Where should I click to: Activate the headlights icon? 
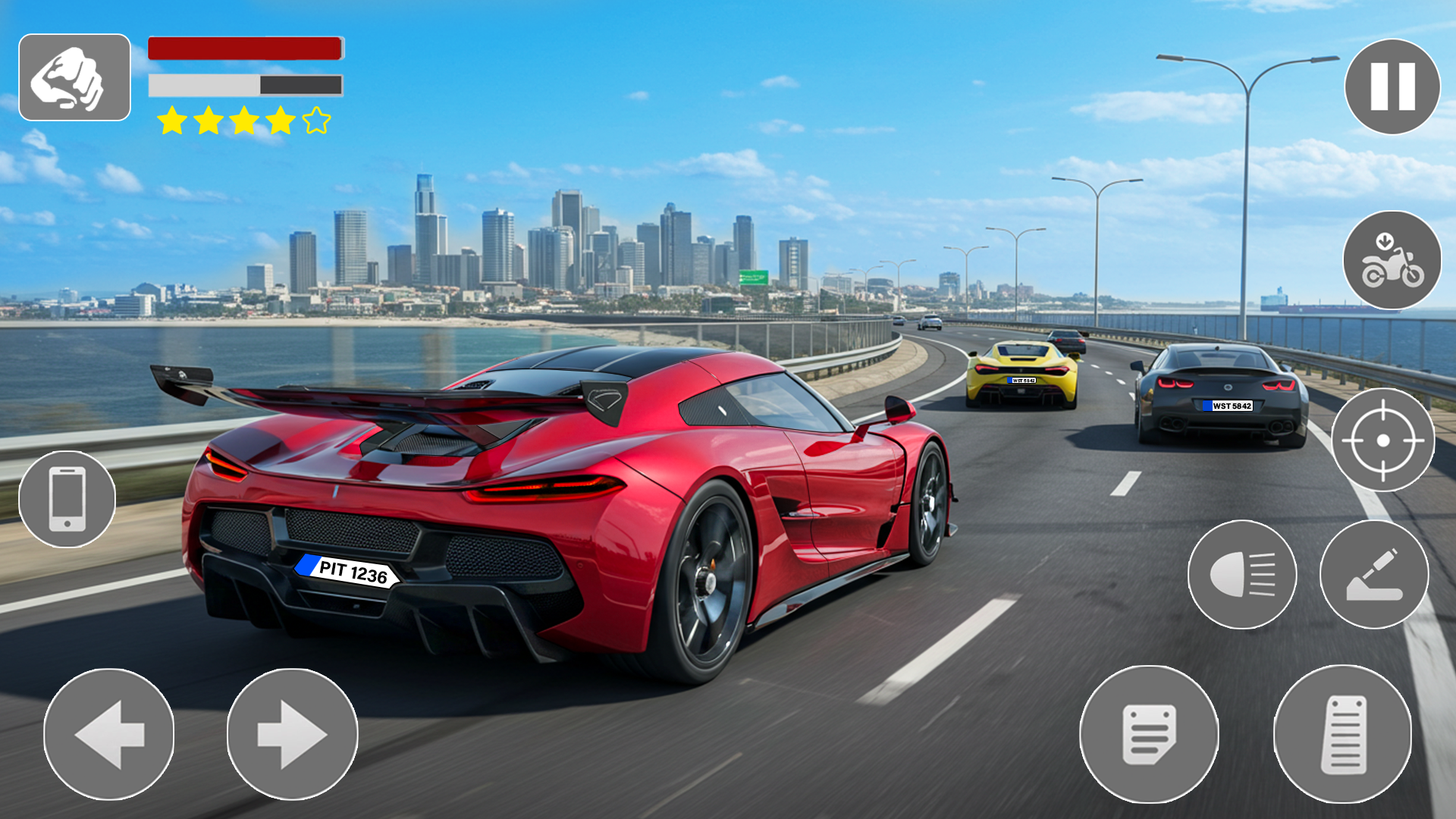click(x=1242, y=576)
